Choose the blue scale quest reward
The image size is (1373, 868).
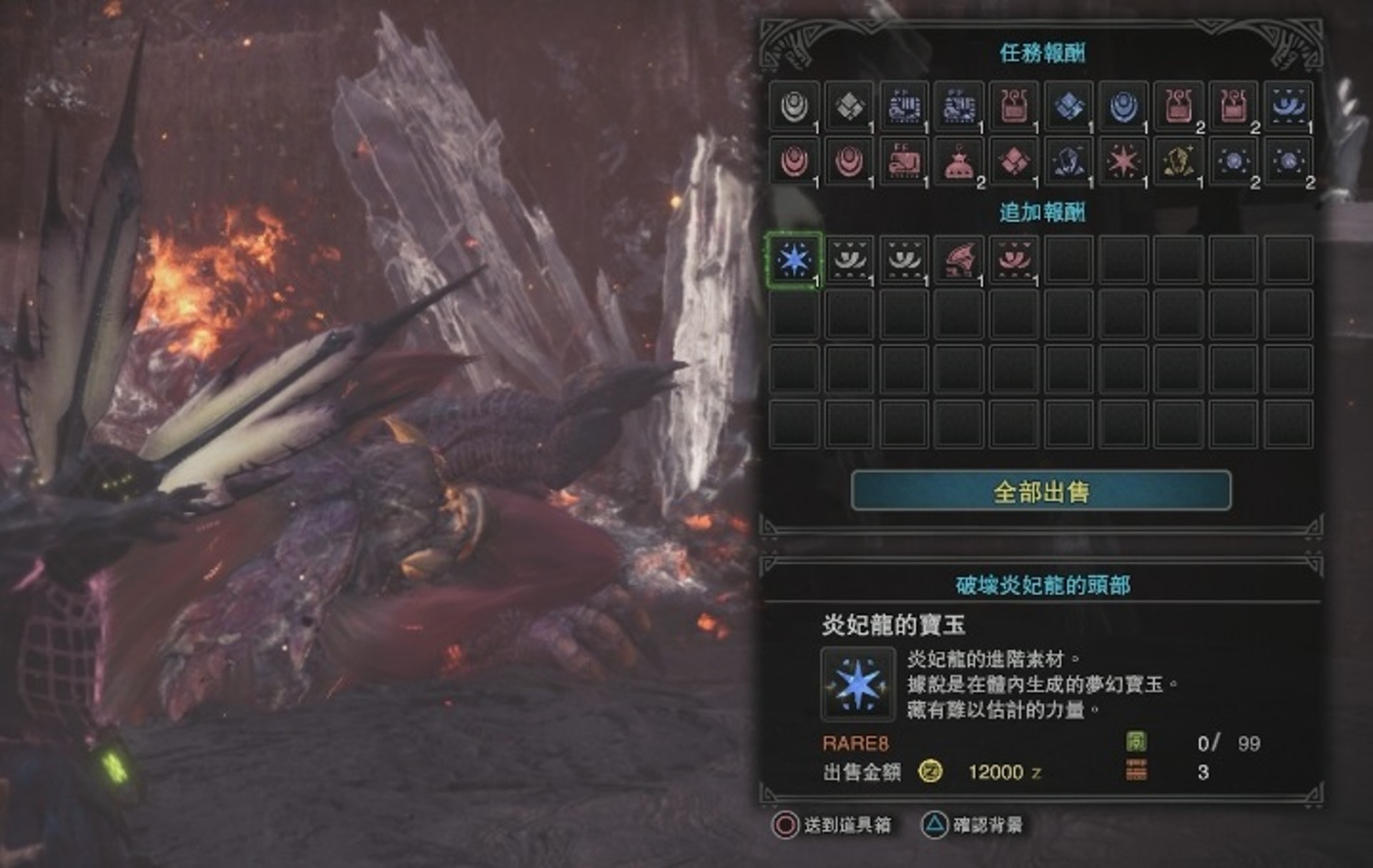click(x=1123, y=107)
